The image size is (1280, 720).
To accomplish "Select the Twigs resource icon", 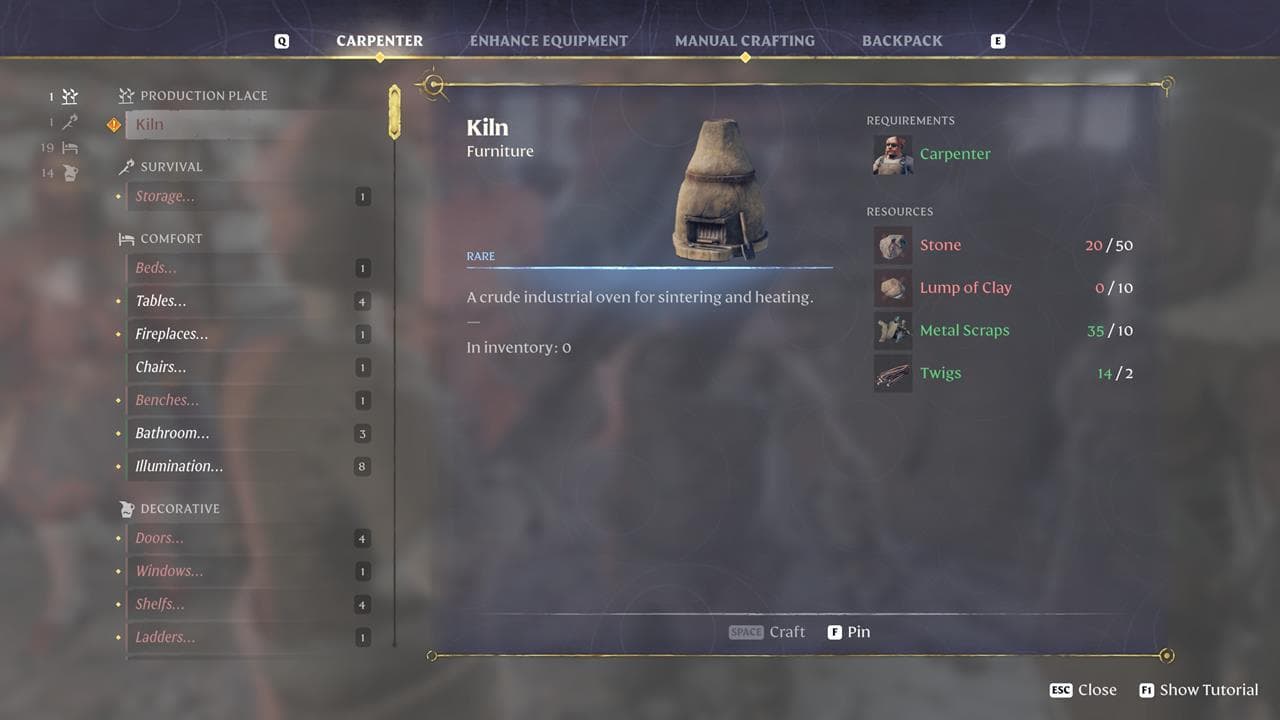I will point(892,373).
